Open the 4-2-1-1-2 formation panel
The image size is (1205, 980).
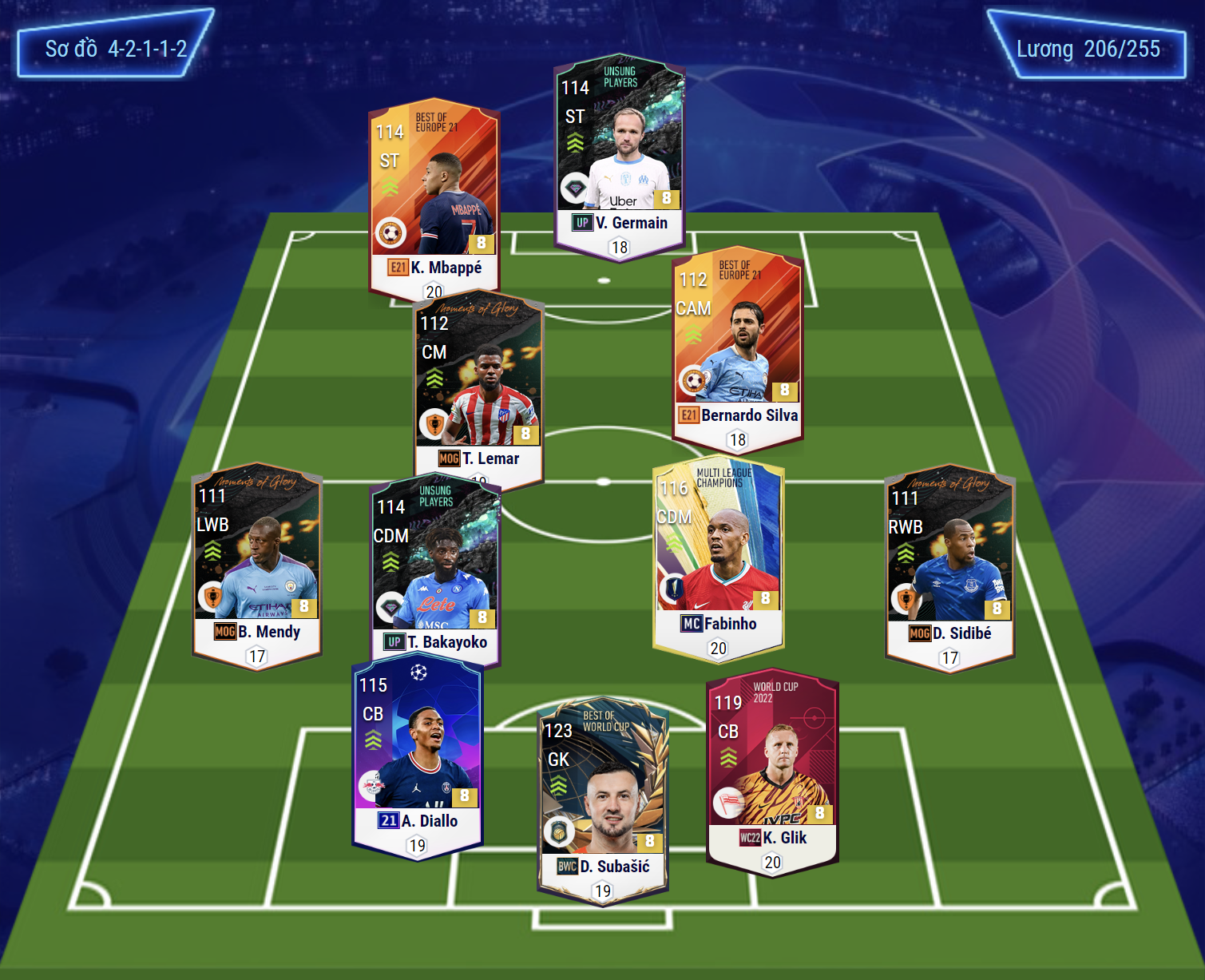pos(116,49)
